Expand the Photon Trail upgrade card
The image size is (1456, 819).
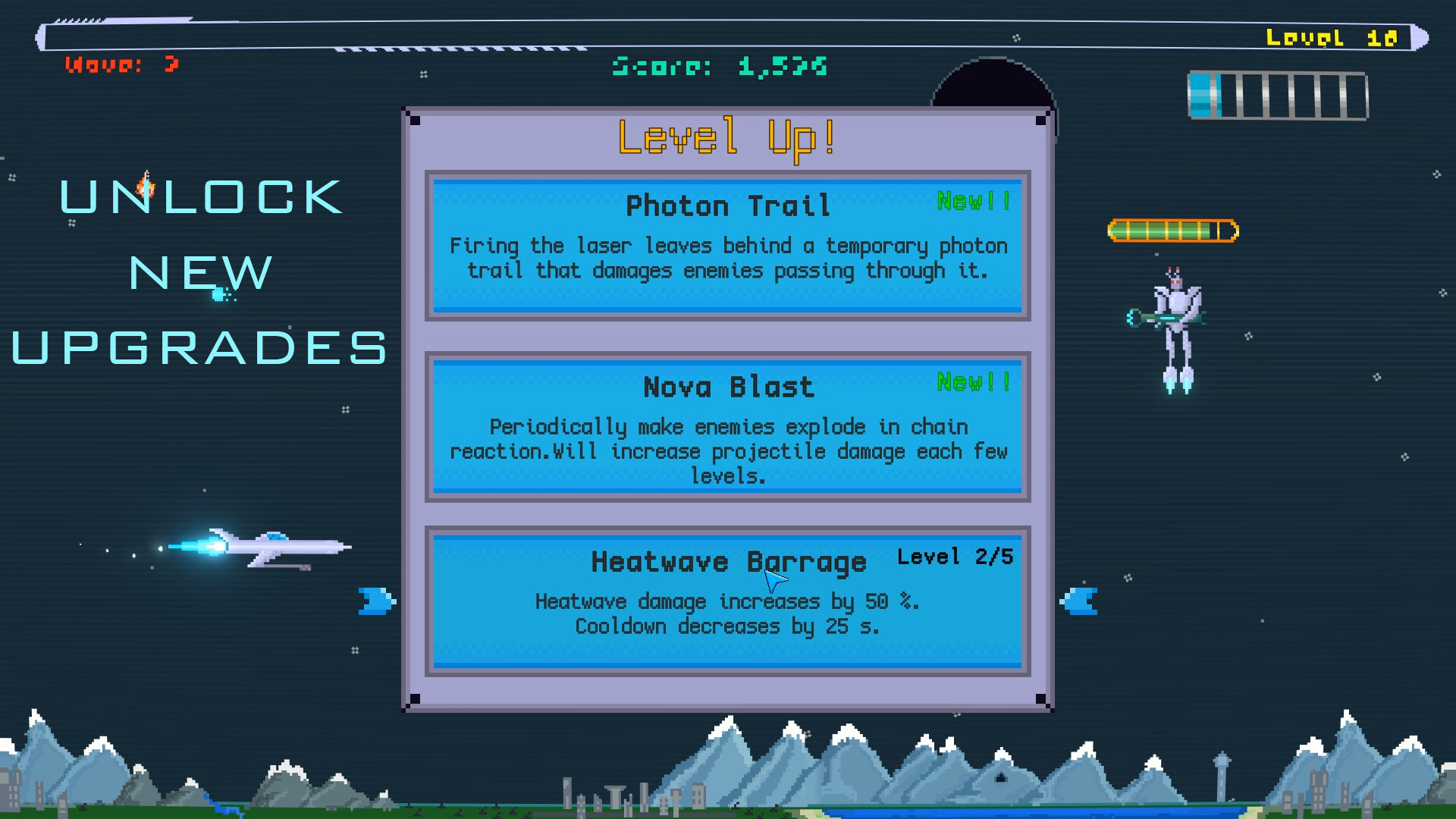pyautogui.click(x=726, y=246)
